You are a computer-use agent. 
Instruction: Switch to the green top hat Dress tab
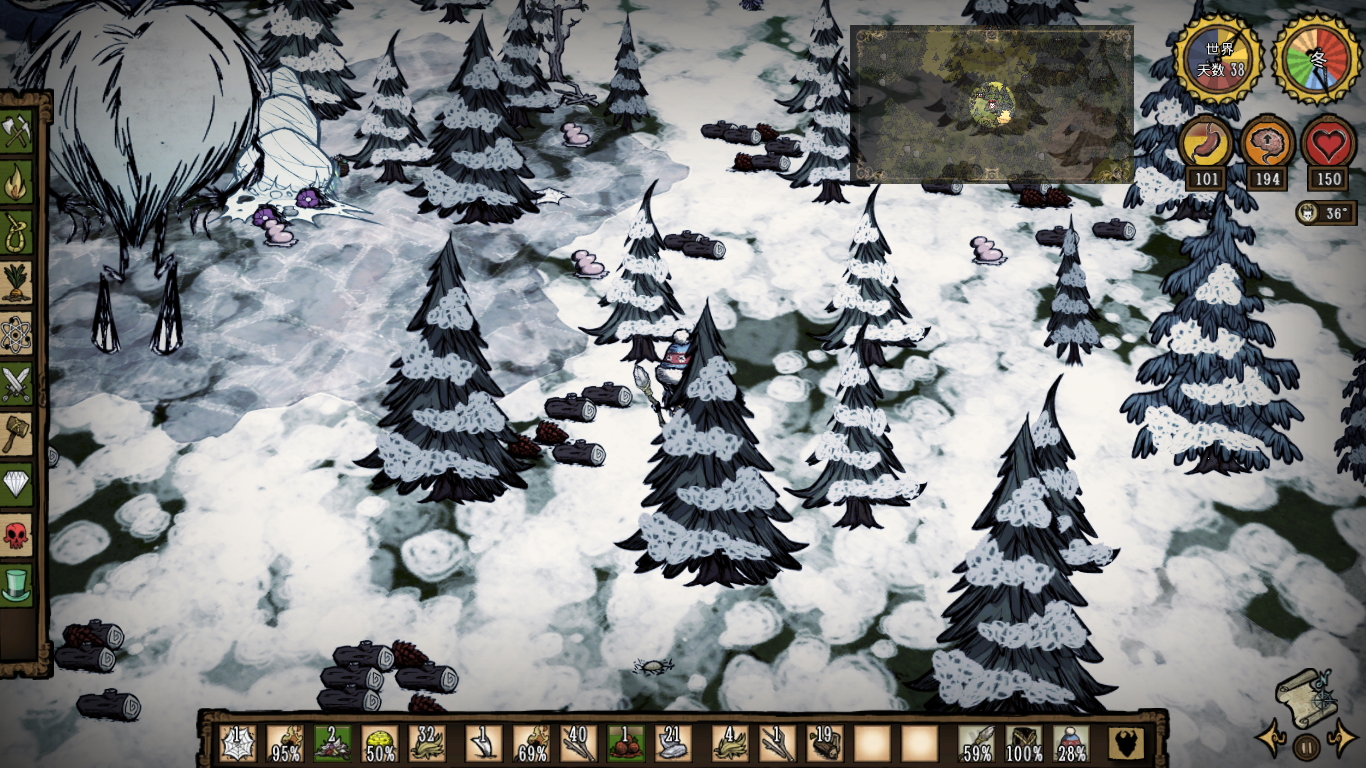click(x=17, y=584)
